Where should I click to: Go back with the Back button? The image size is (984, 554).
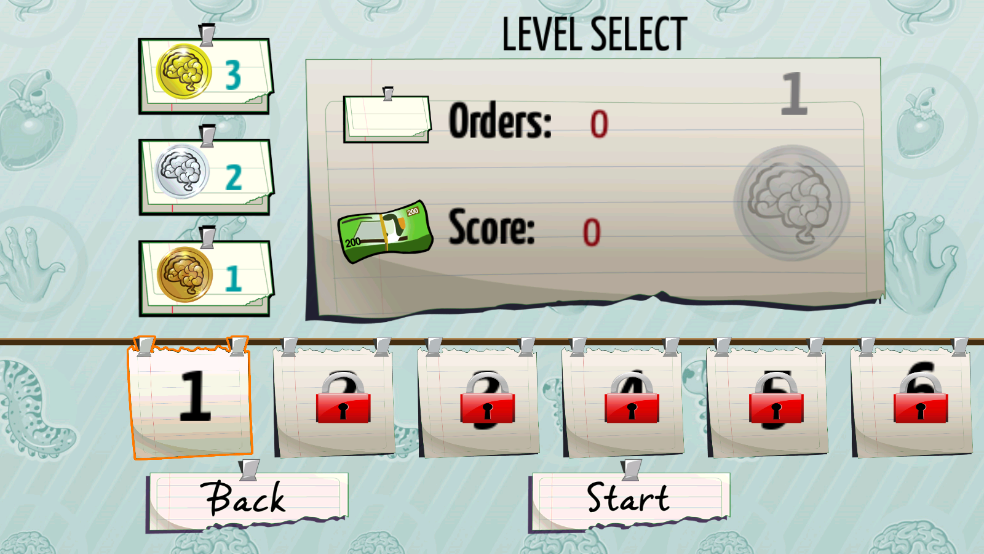point(247,499)
